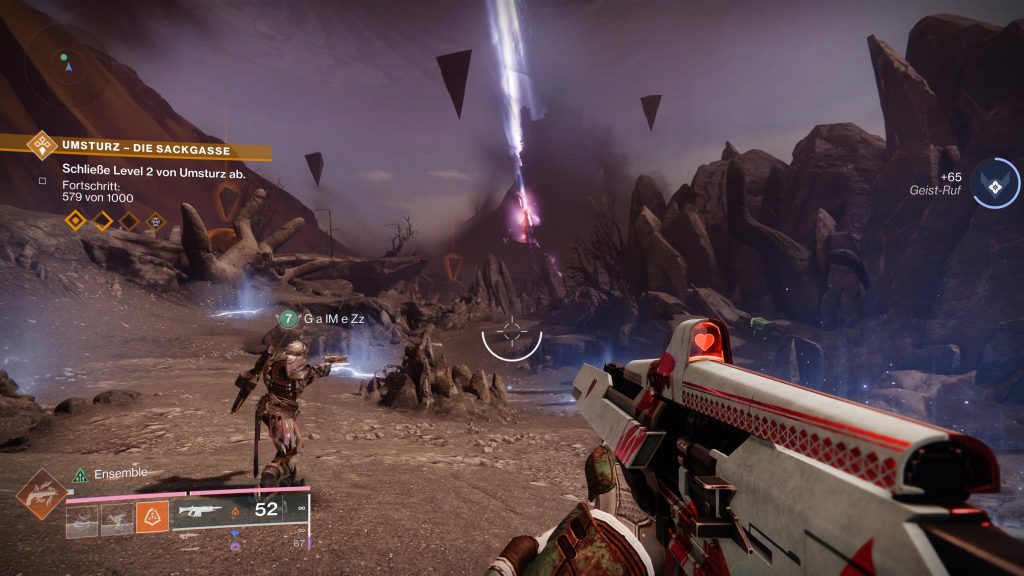
Task: Activate the orange class ability icon
Action: click(152, 518)
